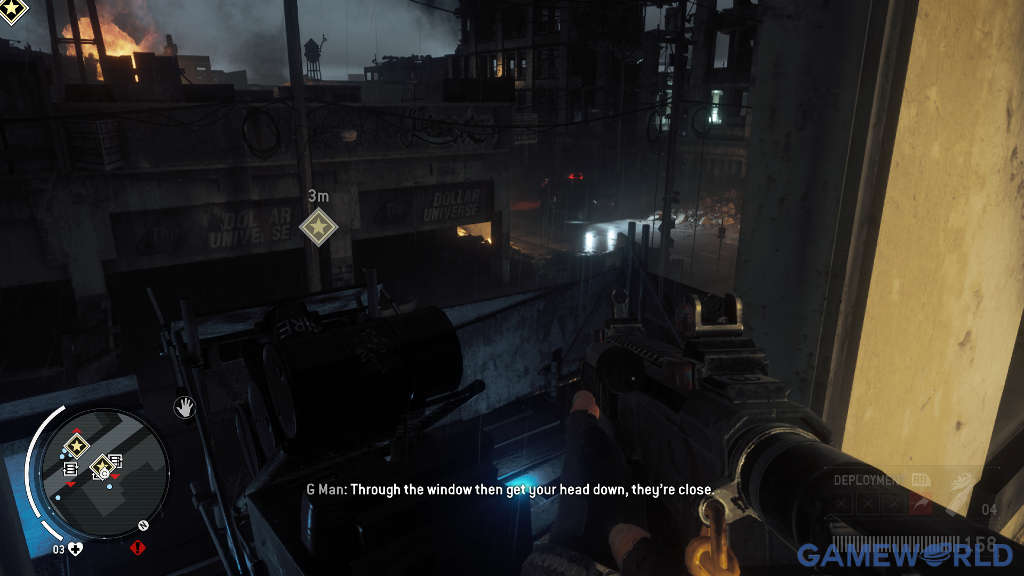Click the open hand interaction icon
The width and height of the screenshot is (1024, 576).
pyautogui.click(x=184, y=406)
